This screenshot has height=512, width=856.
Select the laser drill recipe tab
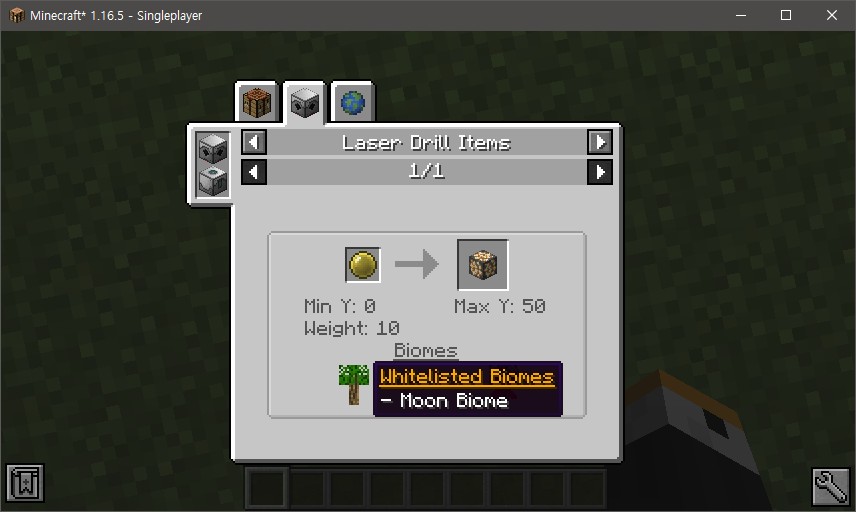(304, 103)
